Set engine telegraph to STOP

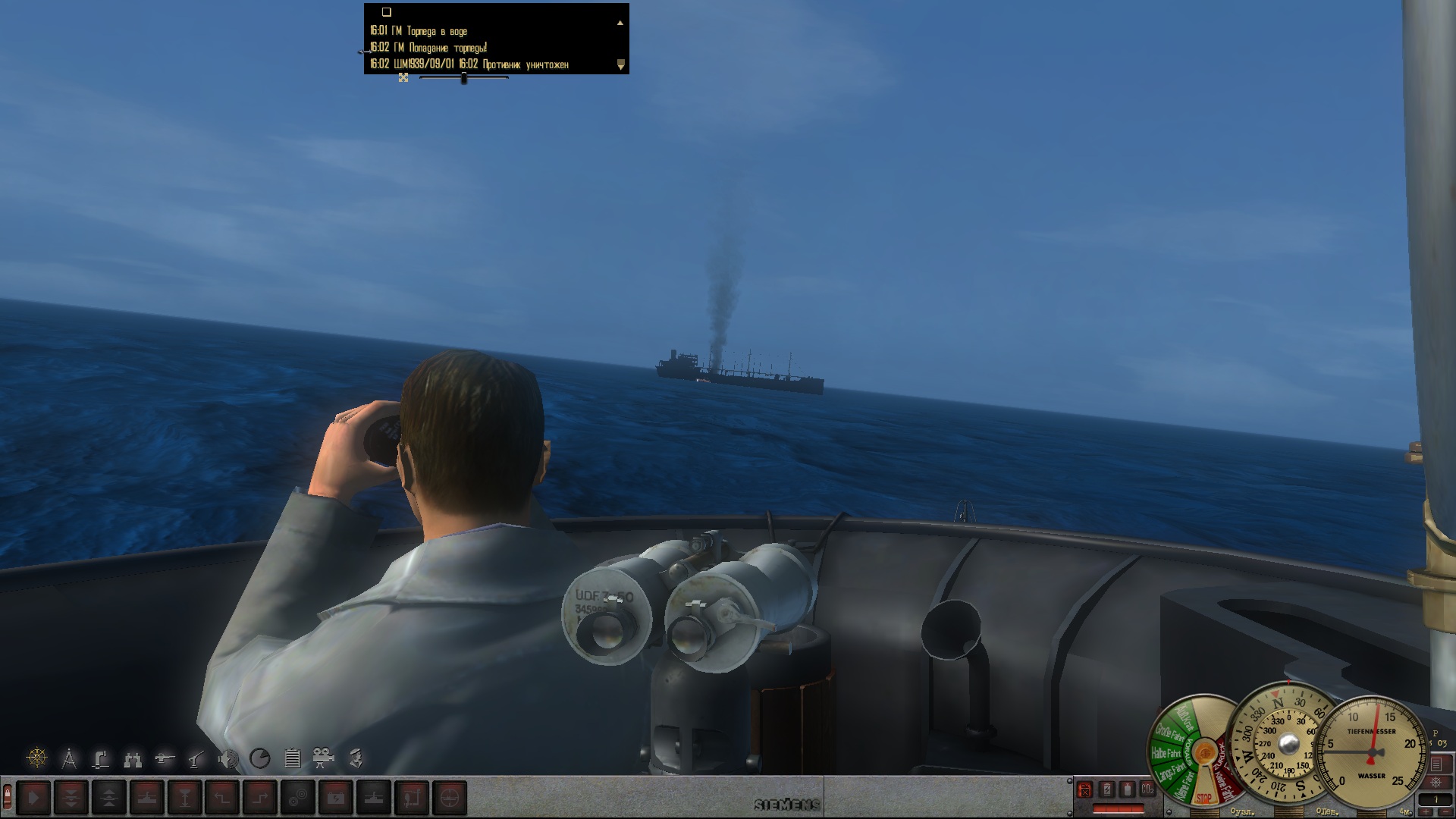click(x=1203, y=798)
